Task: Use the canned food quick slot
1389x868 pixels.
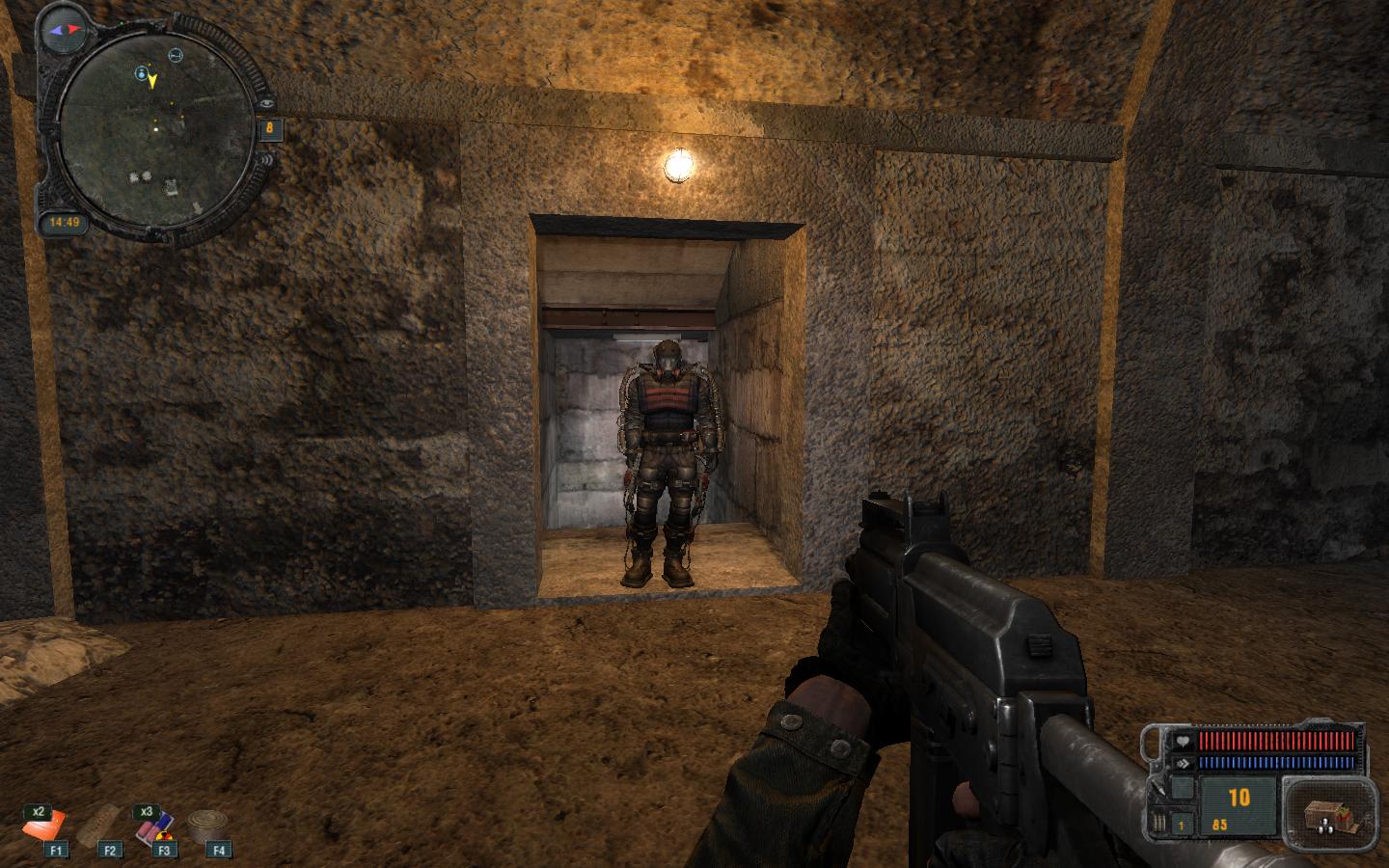Action: tap(205, 826)
